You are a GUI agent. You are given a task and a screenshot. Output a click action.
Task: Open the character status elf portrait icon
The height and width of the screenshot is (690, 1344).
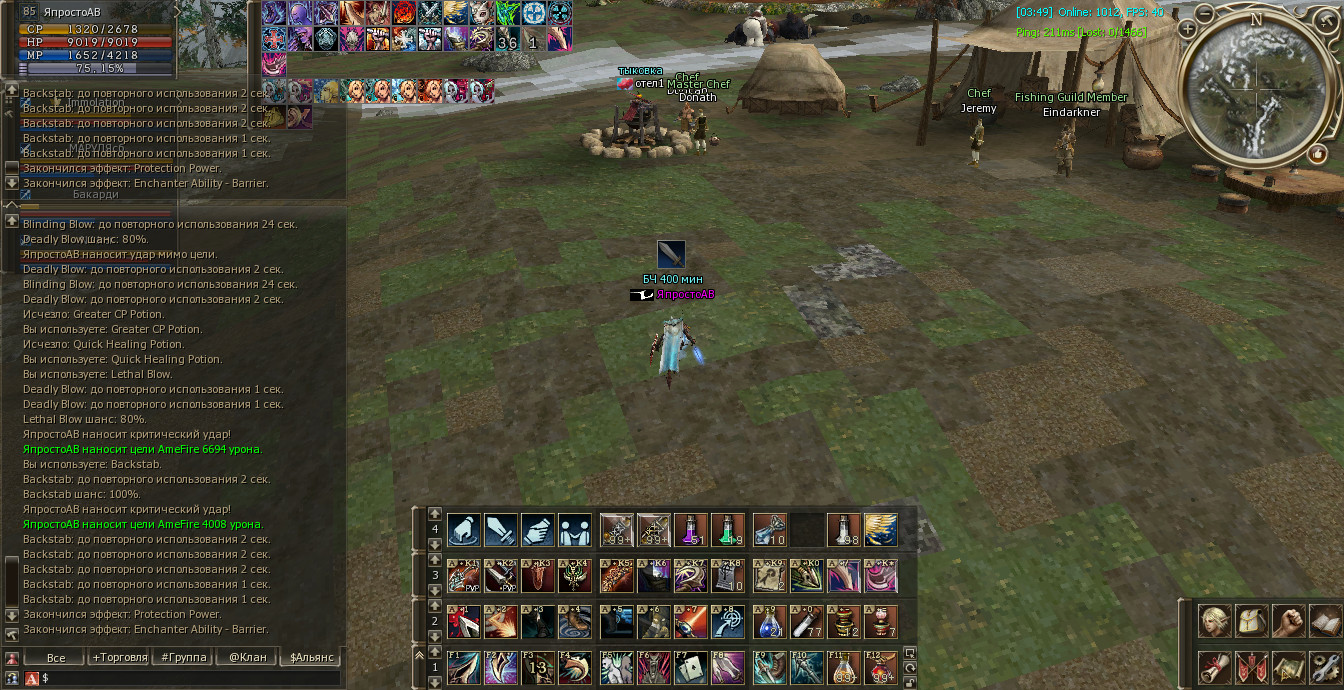click(x=1216, y=621)
